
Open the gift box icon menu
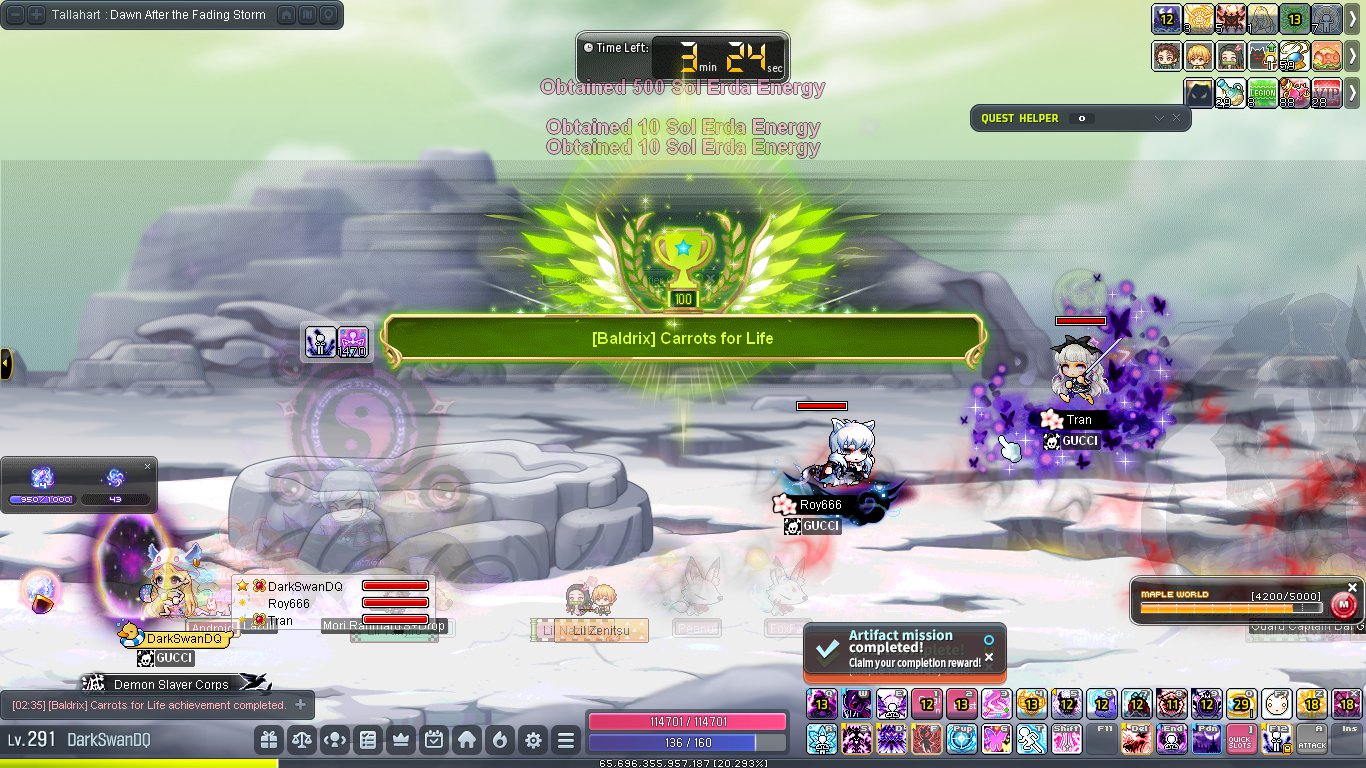[268, 740]
